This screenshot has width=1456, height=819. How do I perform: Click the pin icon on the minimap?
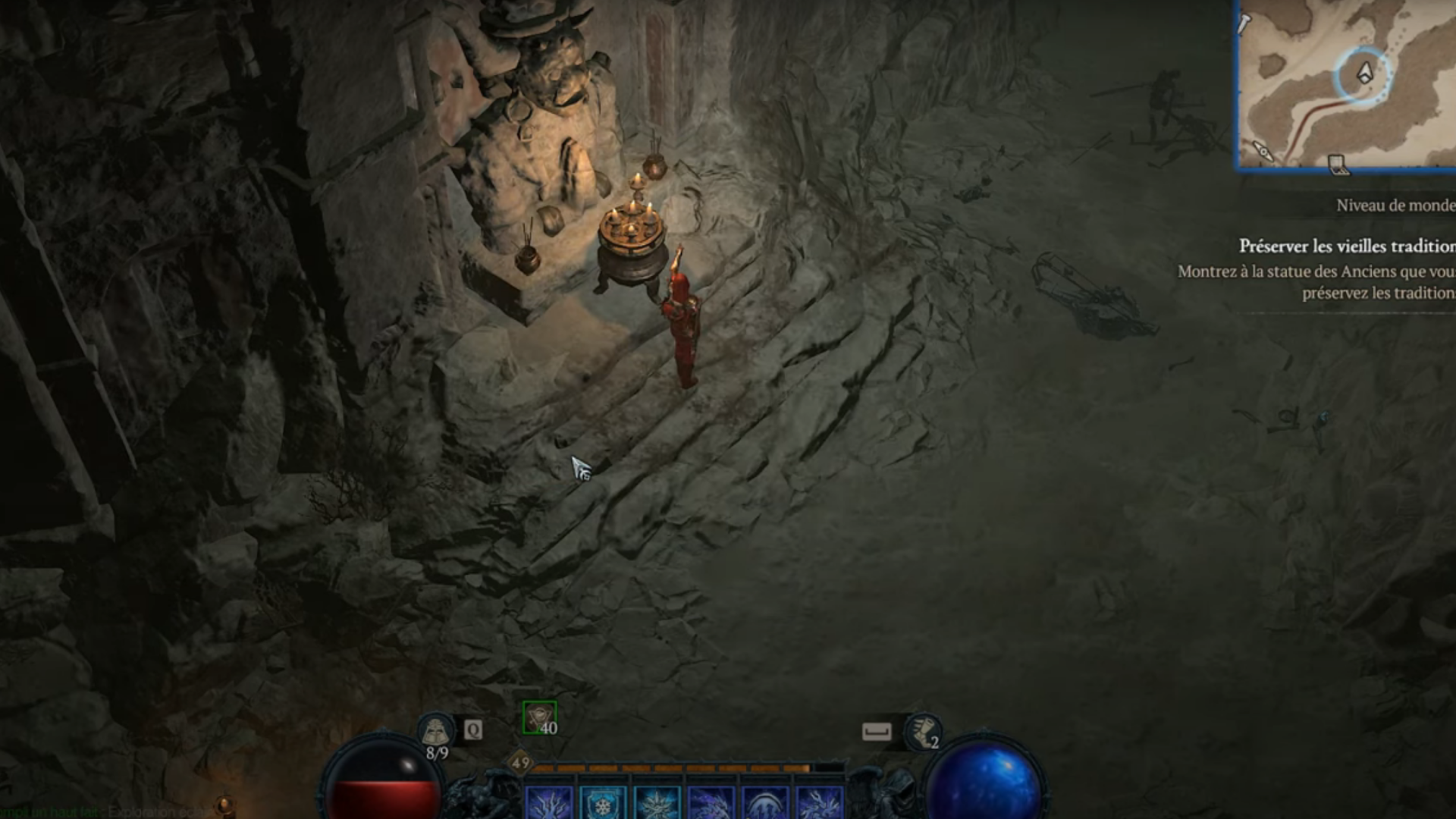[1244, 24]
